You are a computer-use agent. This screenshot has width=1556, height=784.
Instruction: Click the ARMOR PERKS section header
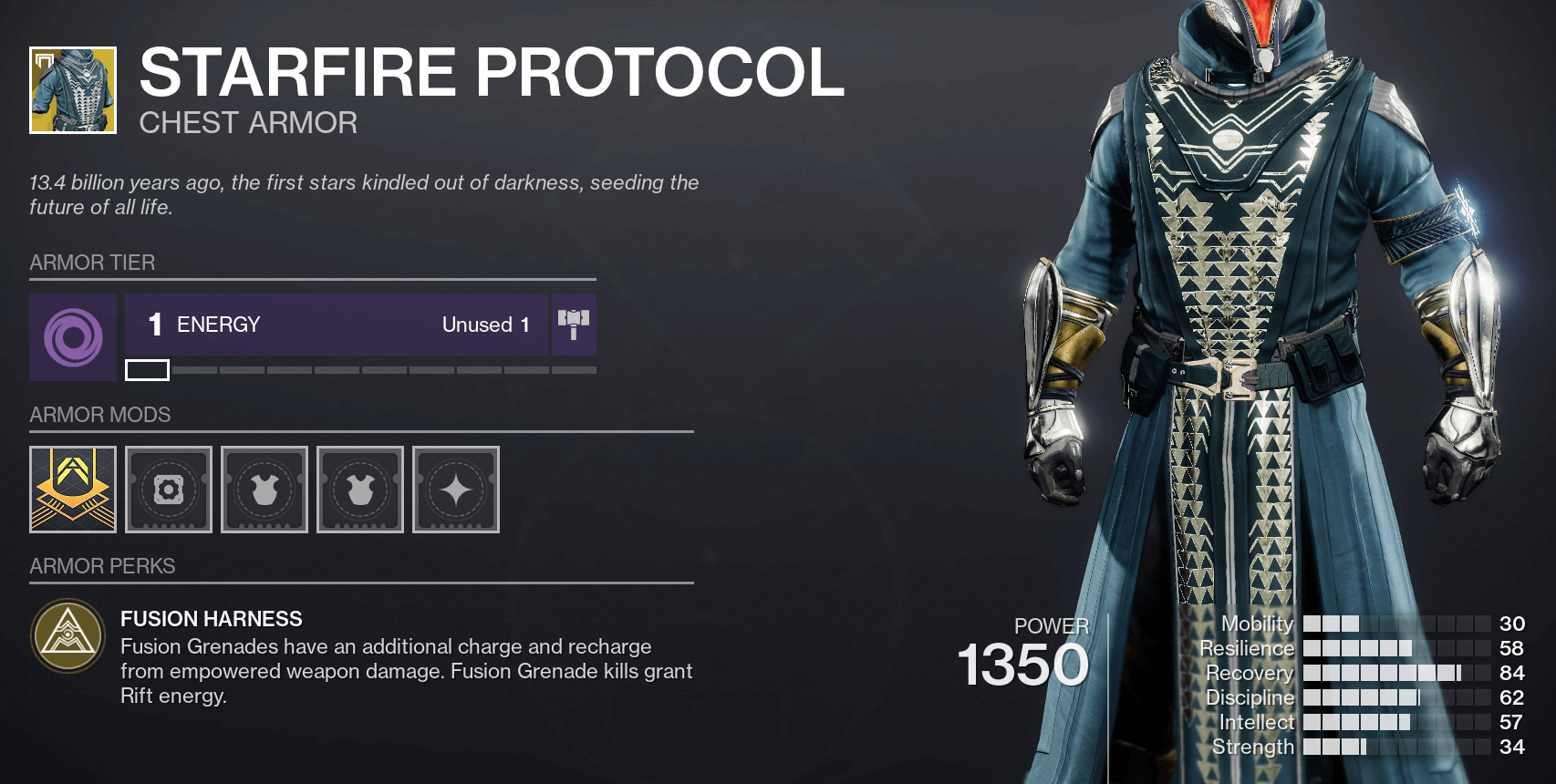(102, 566)
